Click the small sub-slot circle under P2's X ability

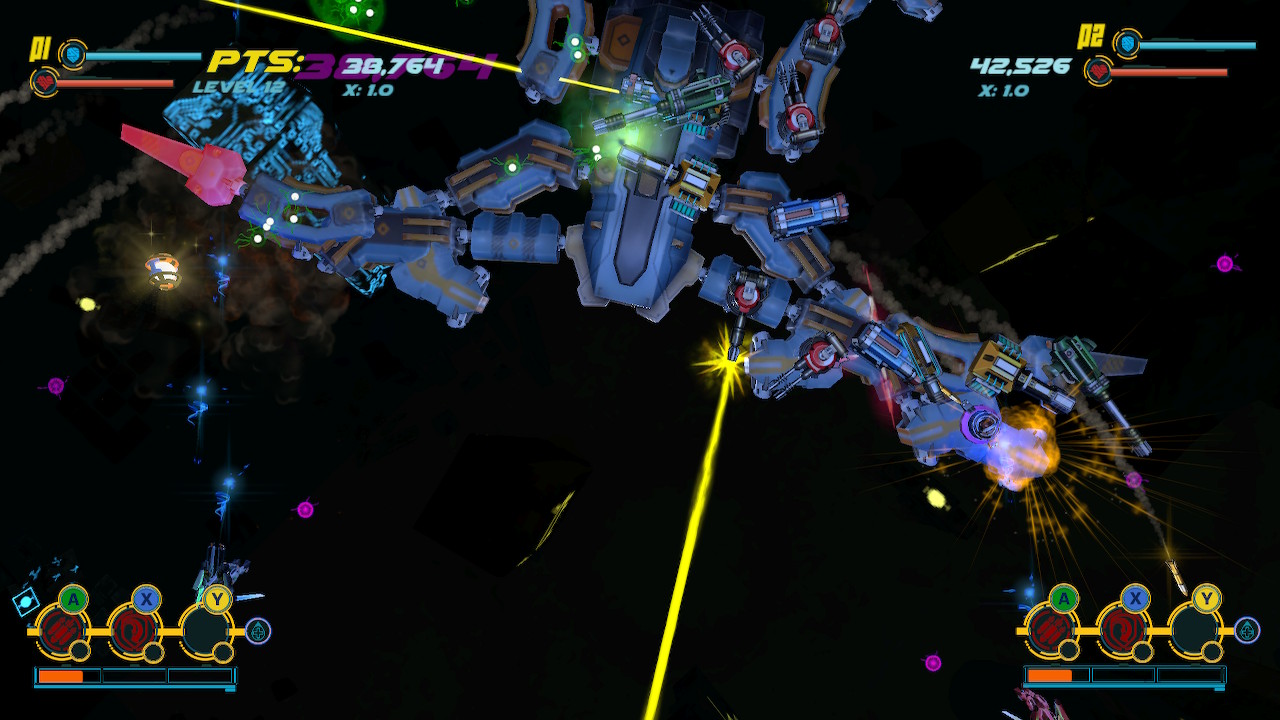(1142, 651)
